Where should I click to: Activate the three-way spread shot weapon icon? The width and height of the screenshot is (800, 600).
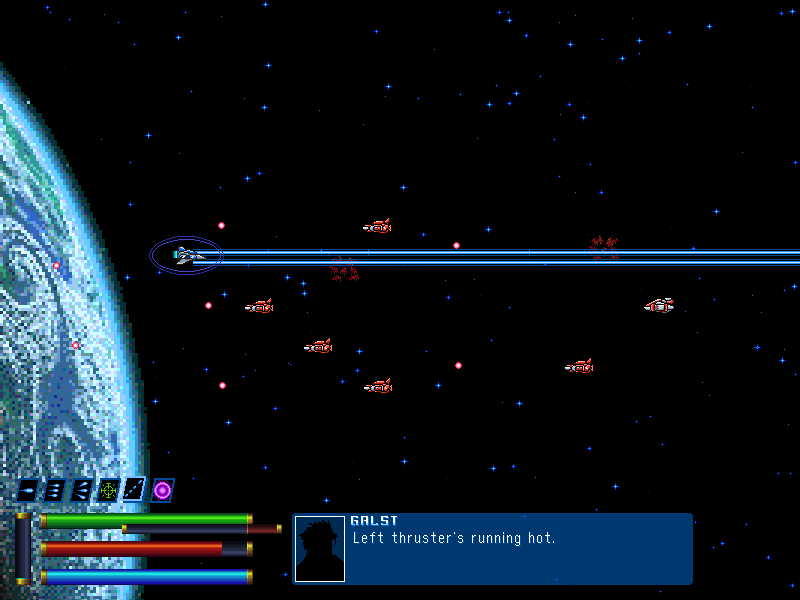[x=82, y=490]
